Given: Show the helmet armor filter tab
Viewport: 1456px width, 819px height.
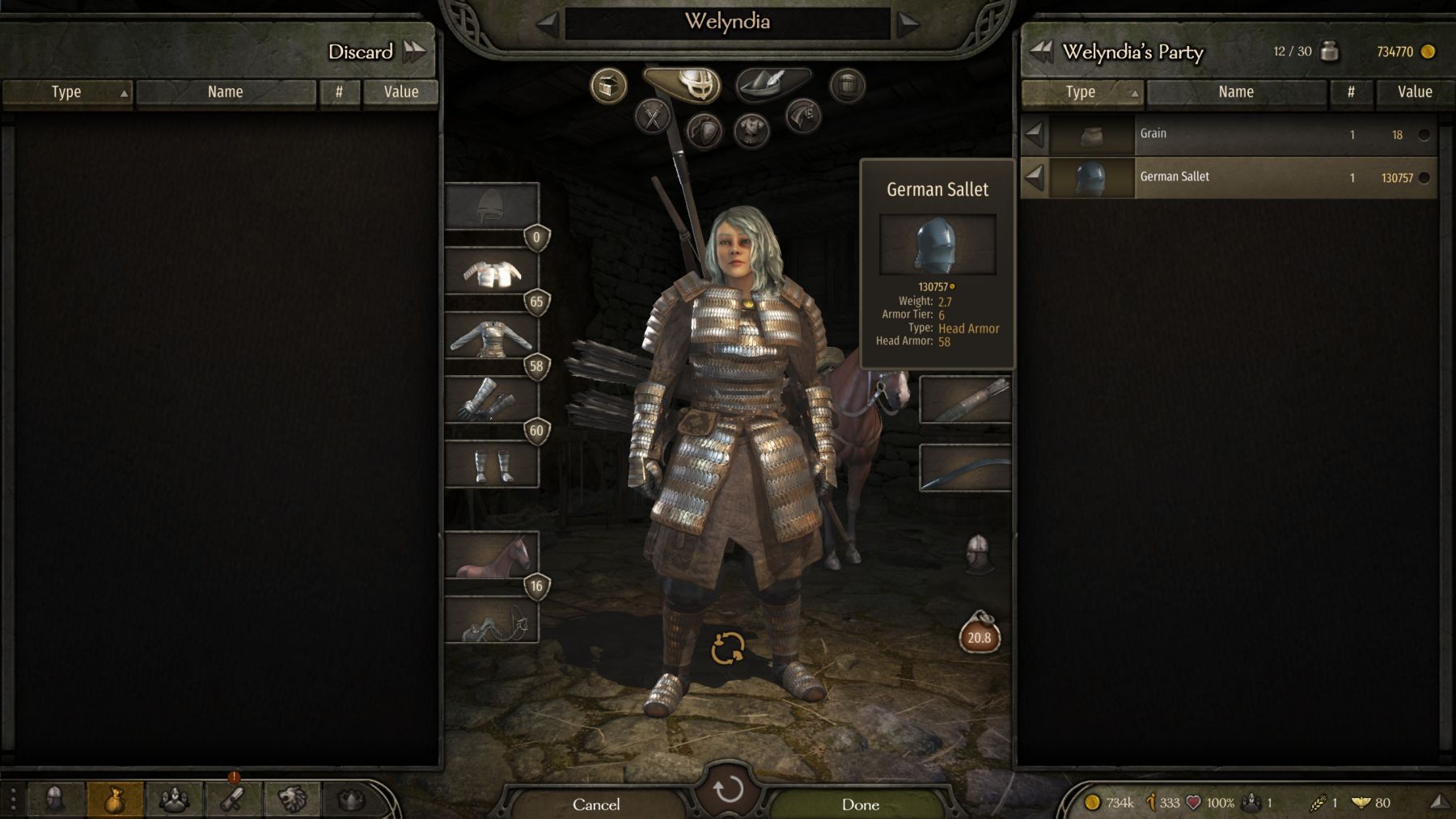Looking at the screenshot, I should point(683,83).
